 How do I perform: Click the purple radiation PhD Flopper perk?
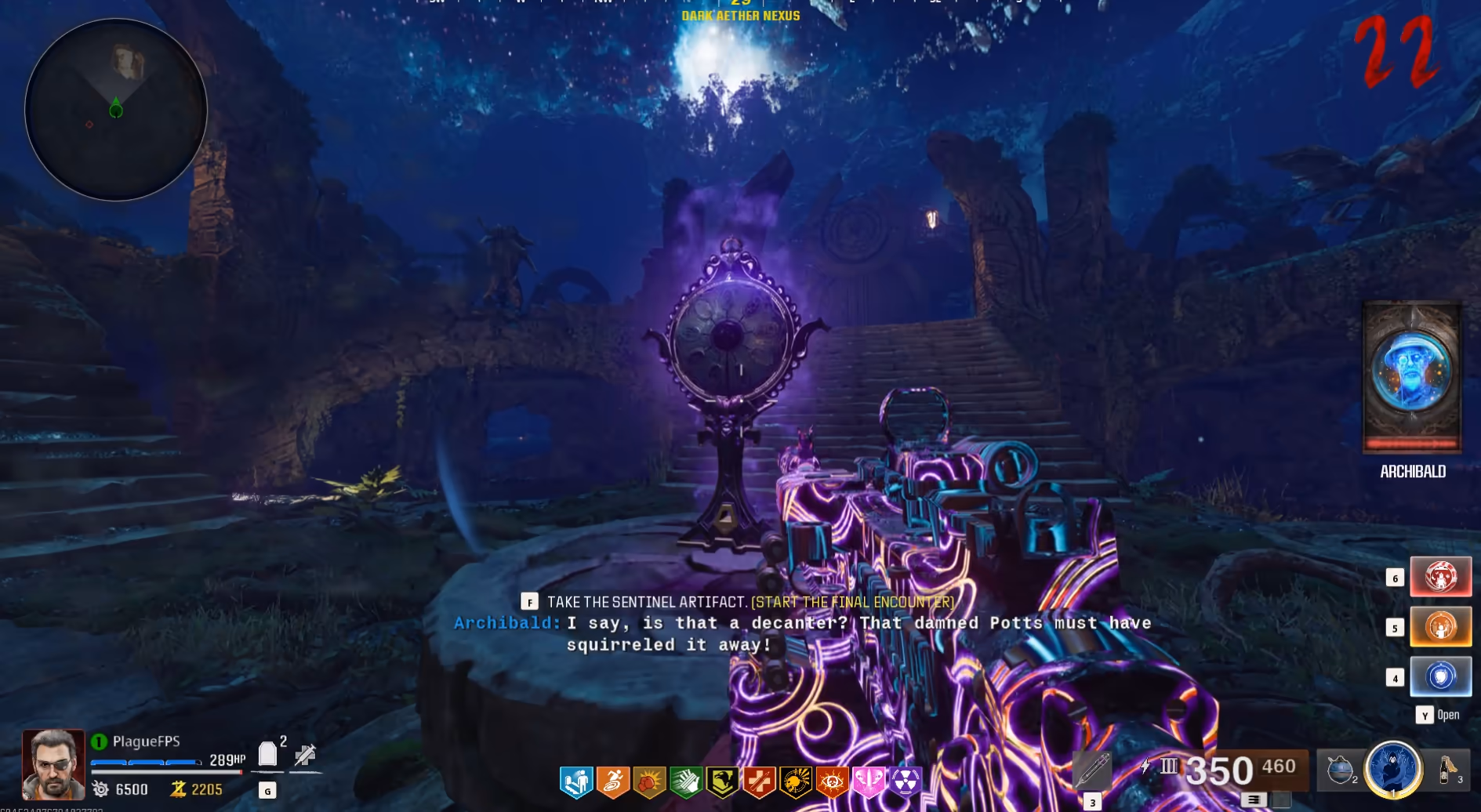(905, 781)
